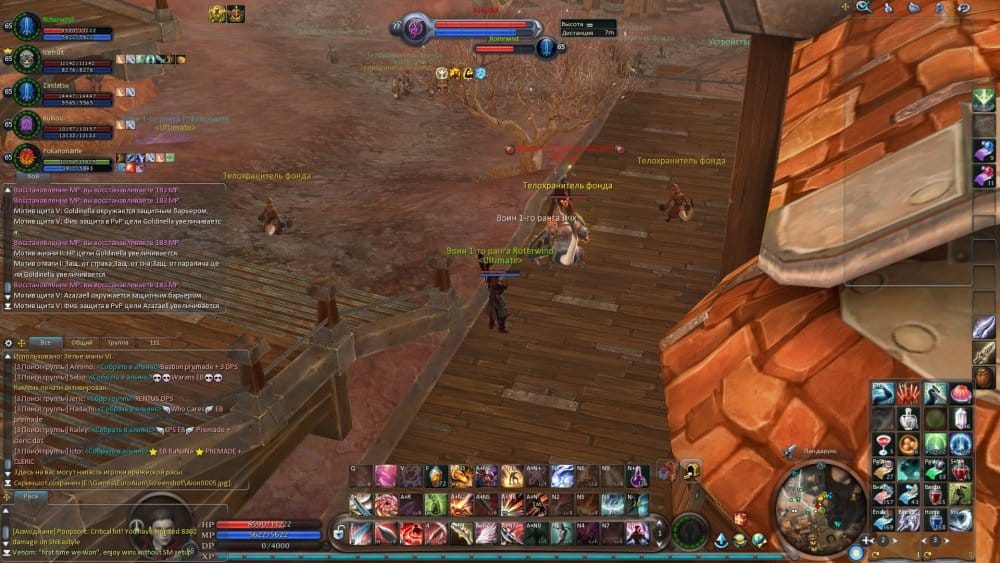1000x563 pixels.
Task: Switch to the 111 chat tab
Action: point(154,342)
